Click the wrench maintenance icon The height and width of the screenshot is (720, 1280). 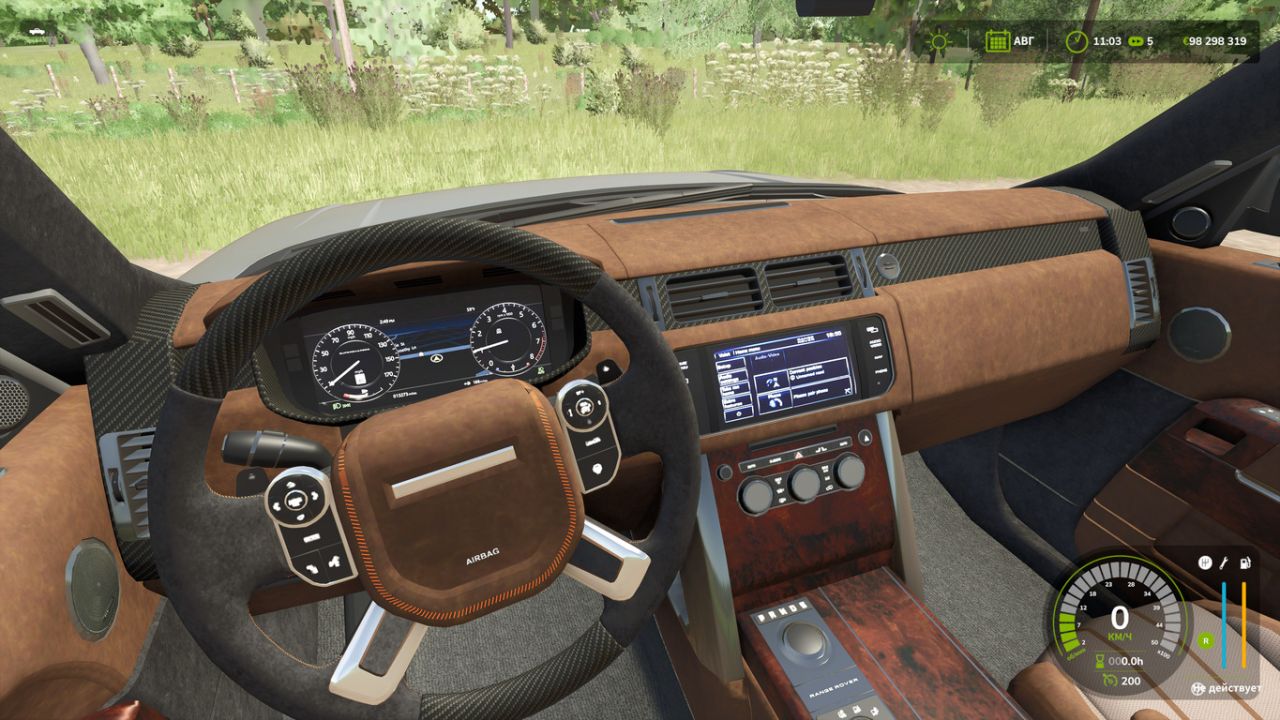[x=1225, y=562]
